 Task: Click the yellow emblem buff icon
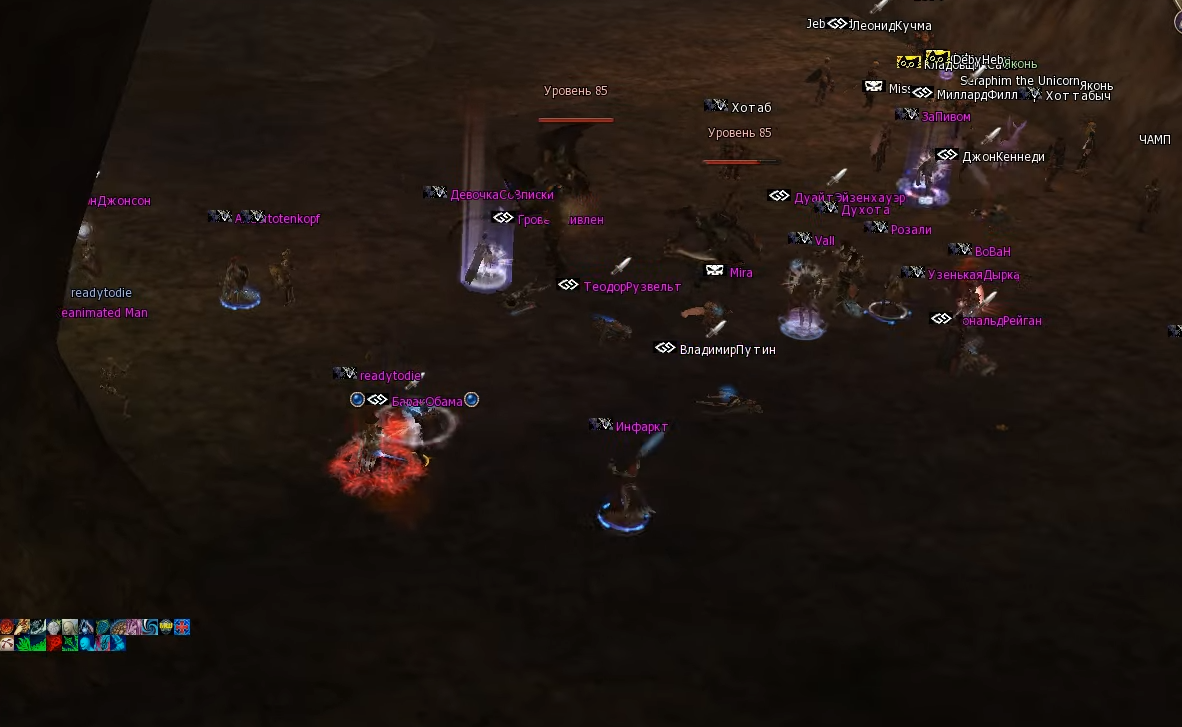166,627
